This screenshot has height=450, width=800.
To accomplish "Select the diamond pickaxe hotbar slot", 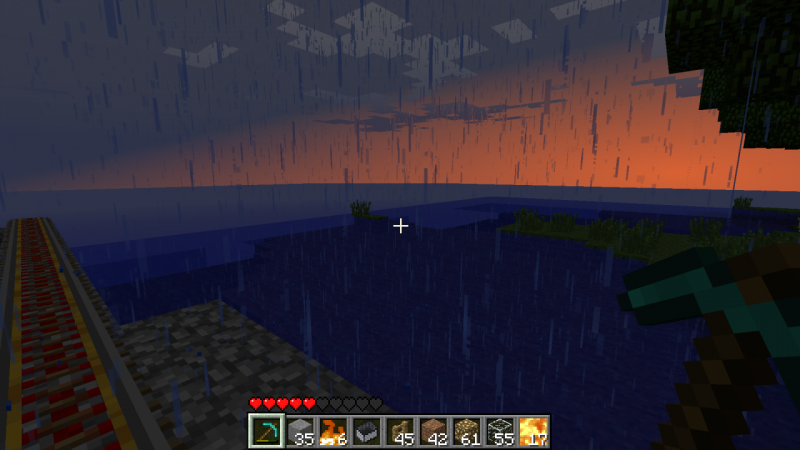I will pyautogui.click(x=266, y=432).
